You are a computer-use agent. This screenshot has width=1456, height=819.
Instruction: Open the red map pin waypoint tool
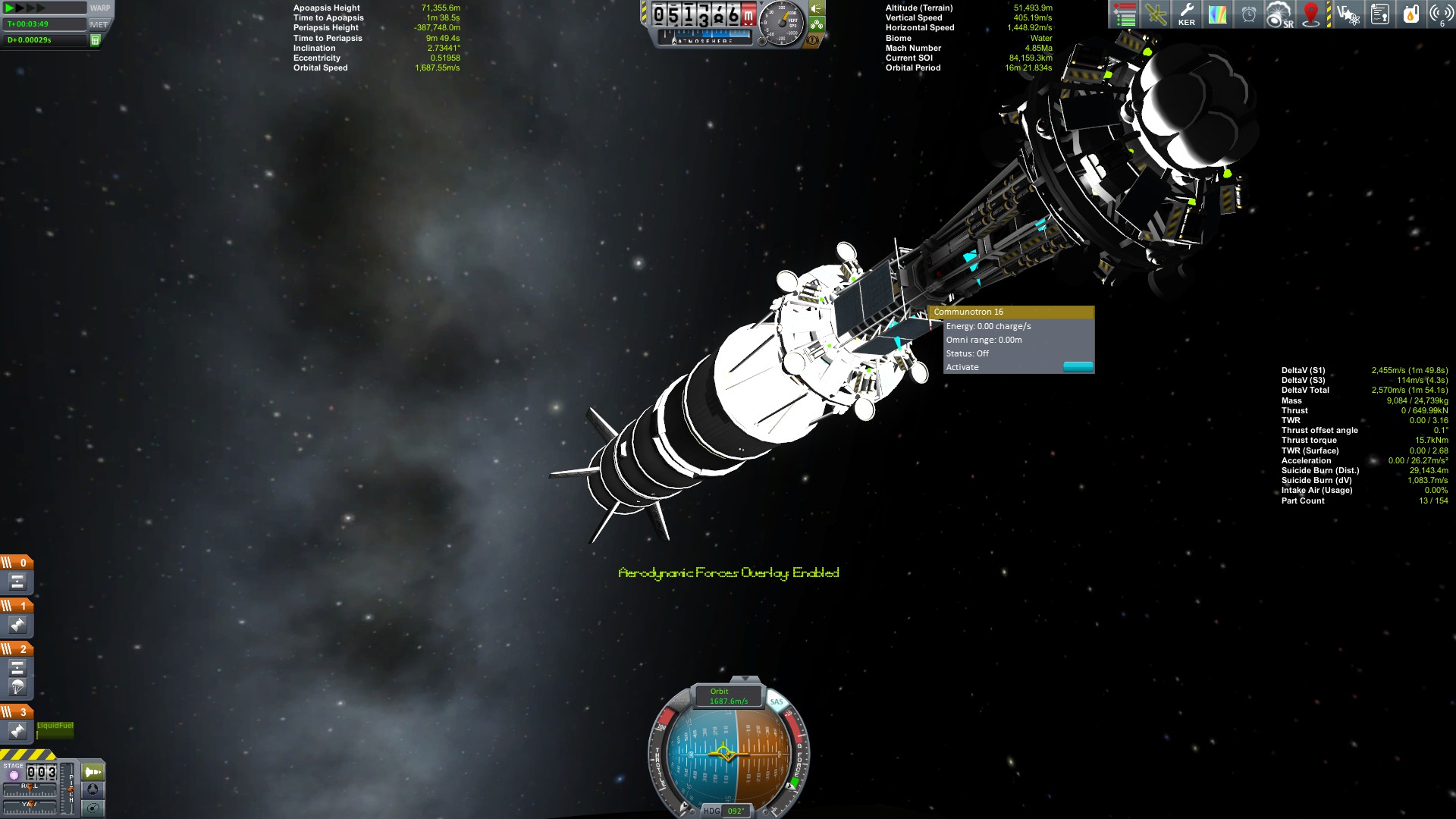(x=1311, y=14)
